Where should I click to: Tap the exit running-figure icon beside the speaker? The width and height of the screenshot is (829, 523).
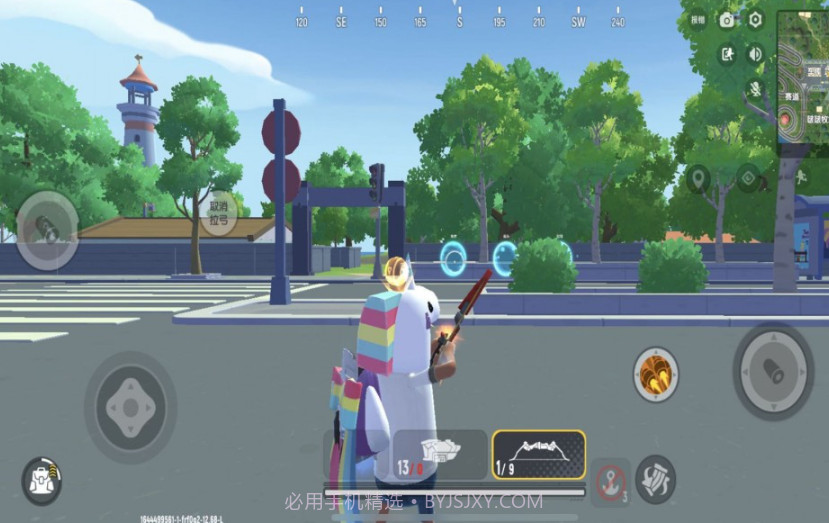[x=727, y=54]
